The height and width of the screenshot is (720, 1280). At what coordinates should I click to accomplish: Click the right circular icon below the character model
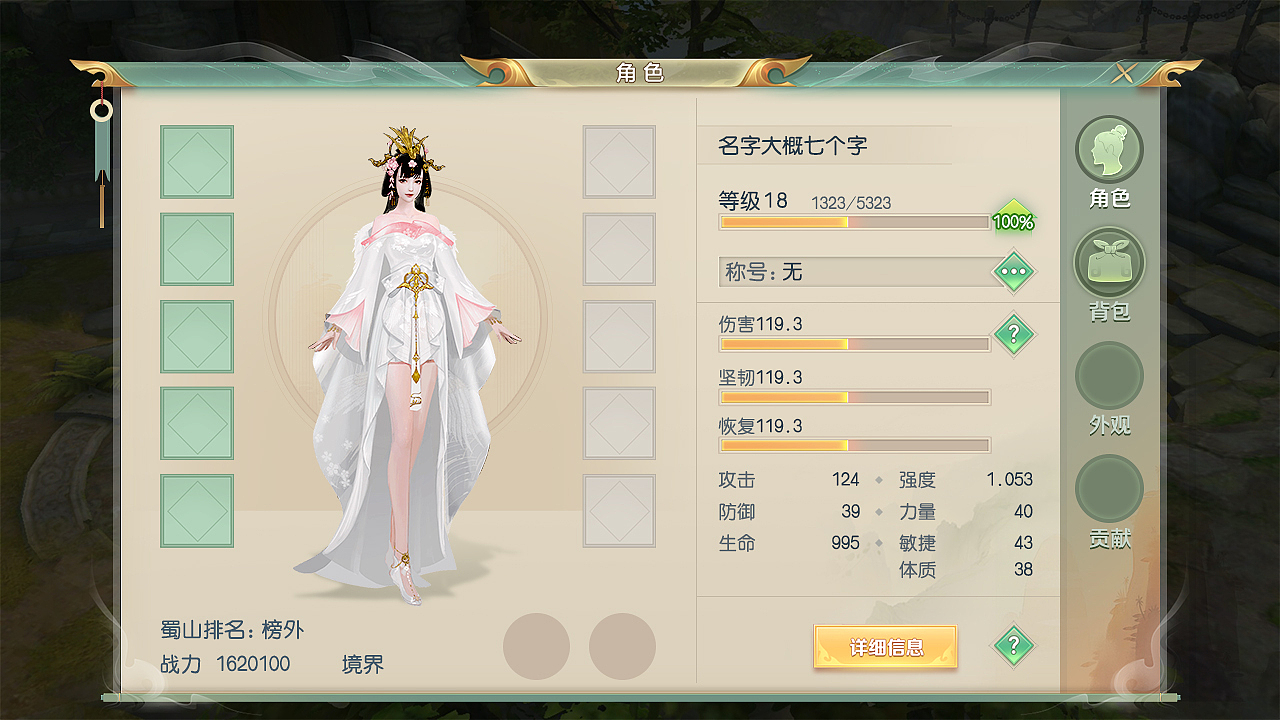(622, 645)
